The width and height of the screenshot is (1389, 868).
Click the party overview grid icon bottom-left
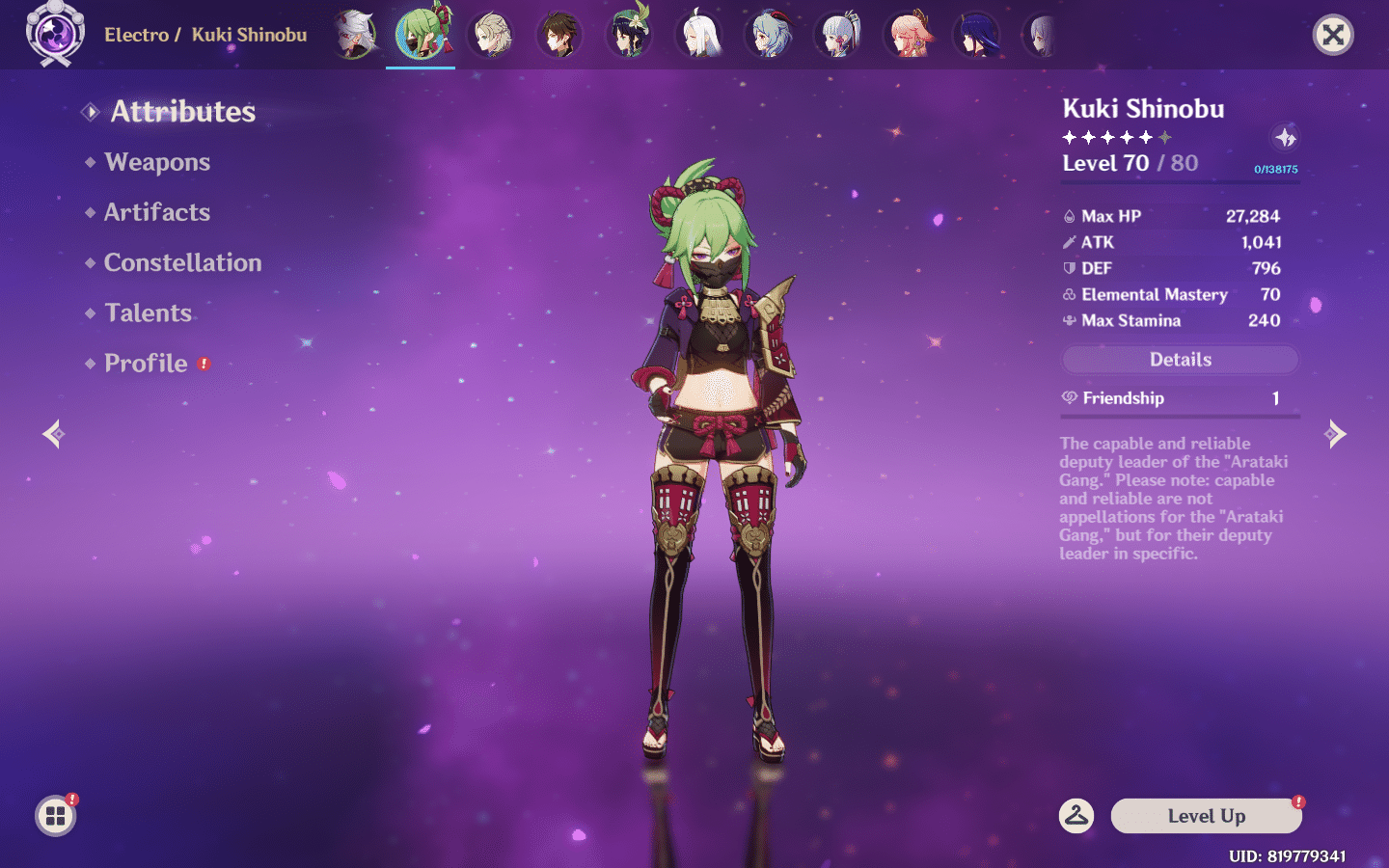[x=55, y=815]
